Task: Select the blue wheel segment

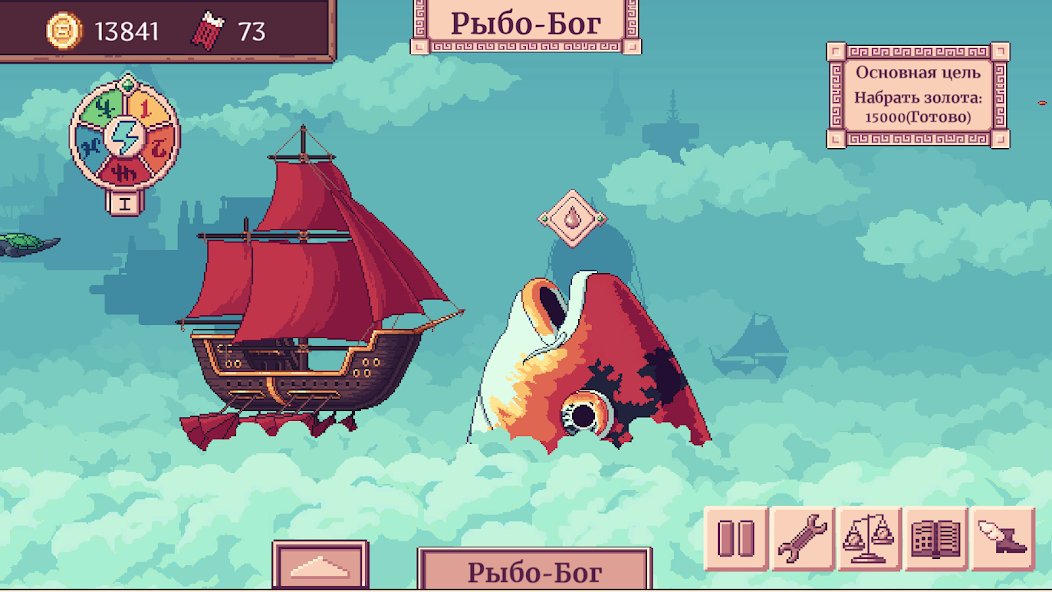Action: (89, 150)
